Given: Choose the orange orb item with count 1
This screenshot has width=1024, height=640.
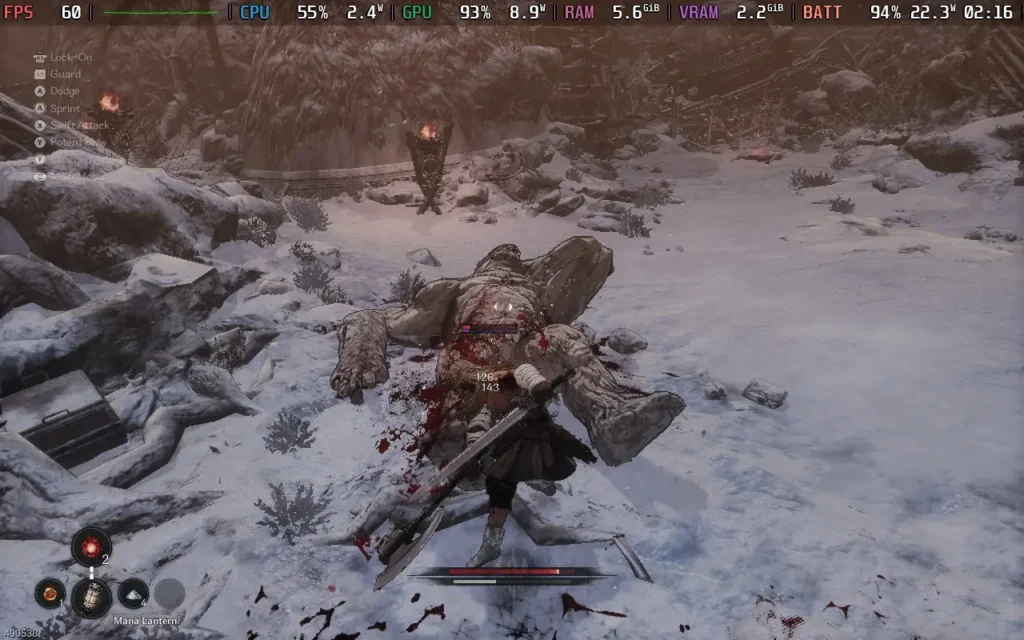Looking at the screenshot, I should point(48,593).
